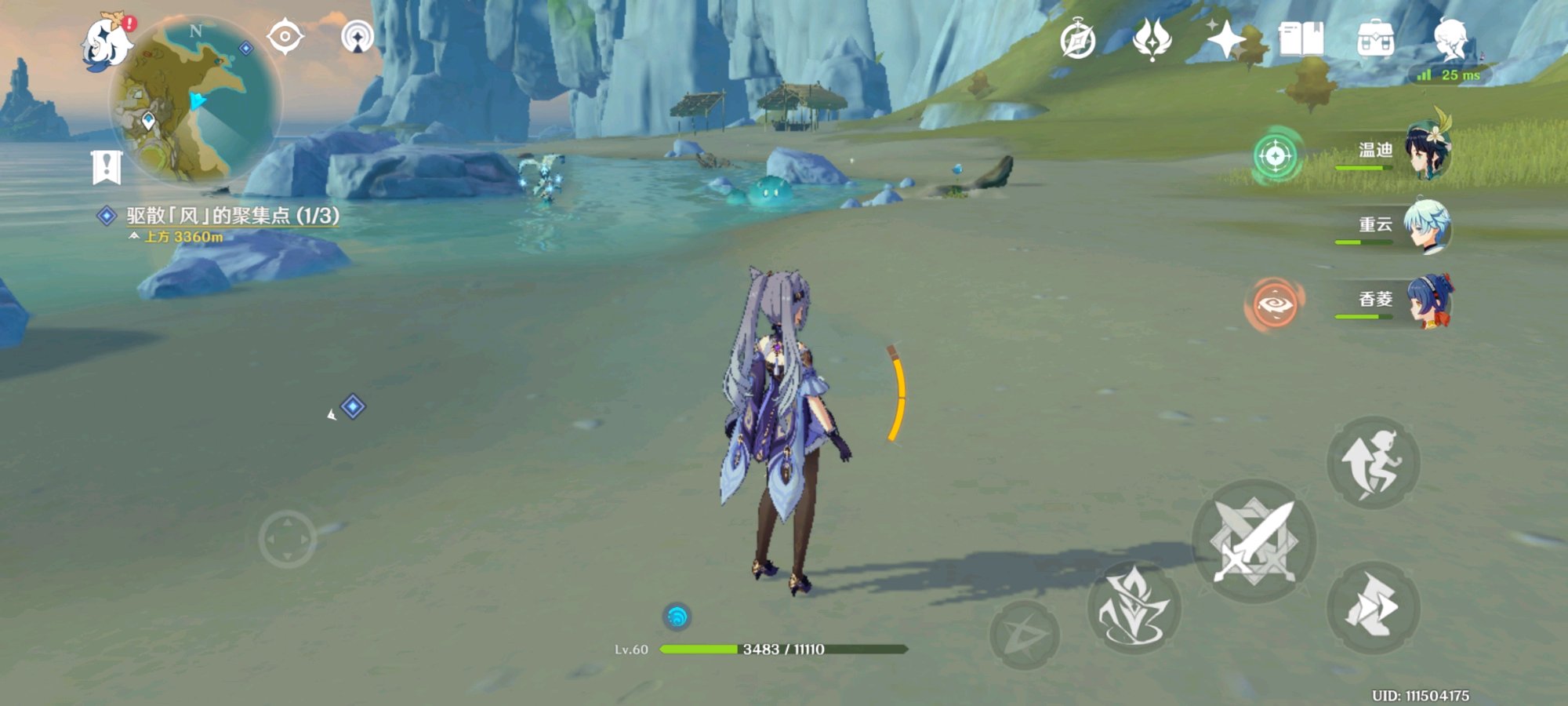Open the adventurer handbook book icon
The image size is (1568, 706).
1301,39
